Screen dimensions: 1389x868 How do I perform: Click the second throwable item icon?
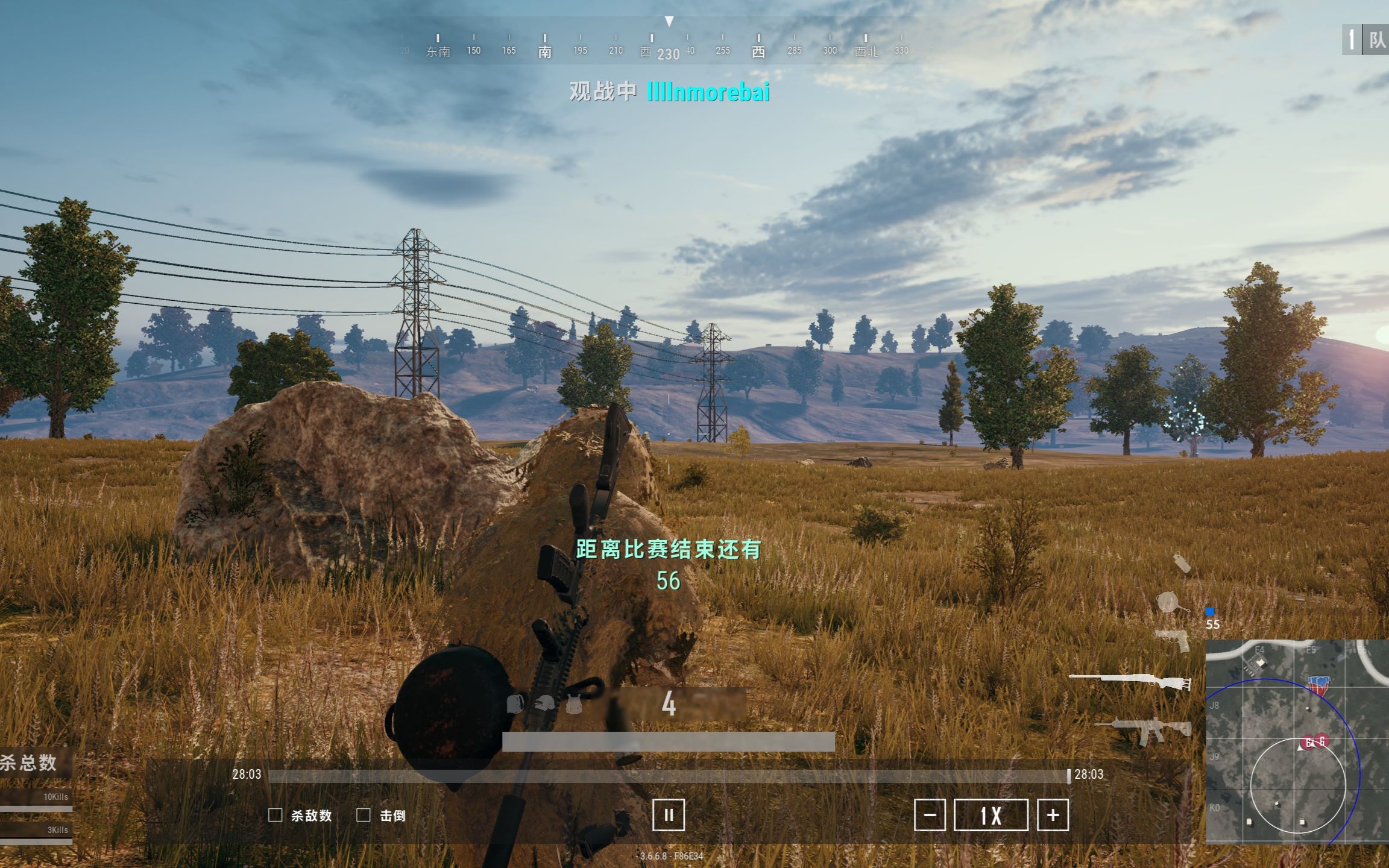[1169, 603]
